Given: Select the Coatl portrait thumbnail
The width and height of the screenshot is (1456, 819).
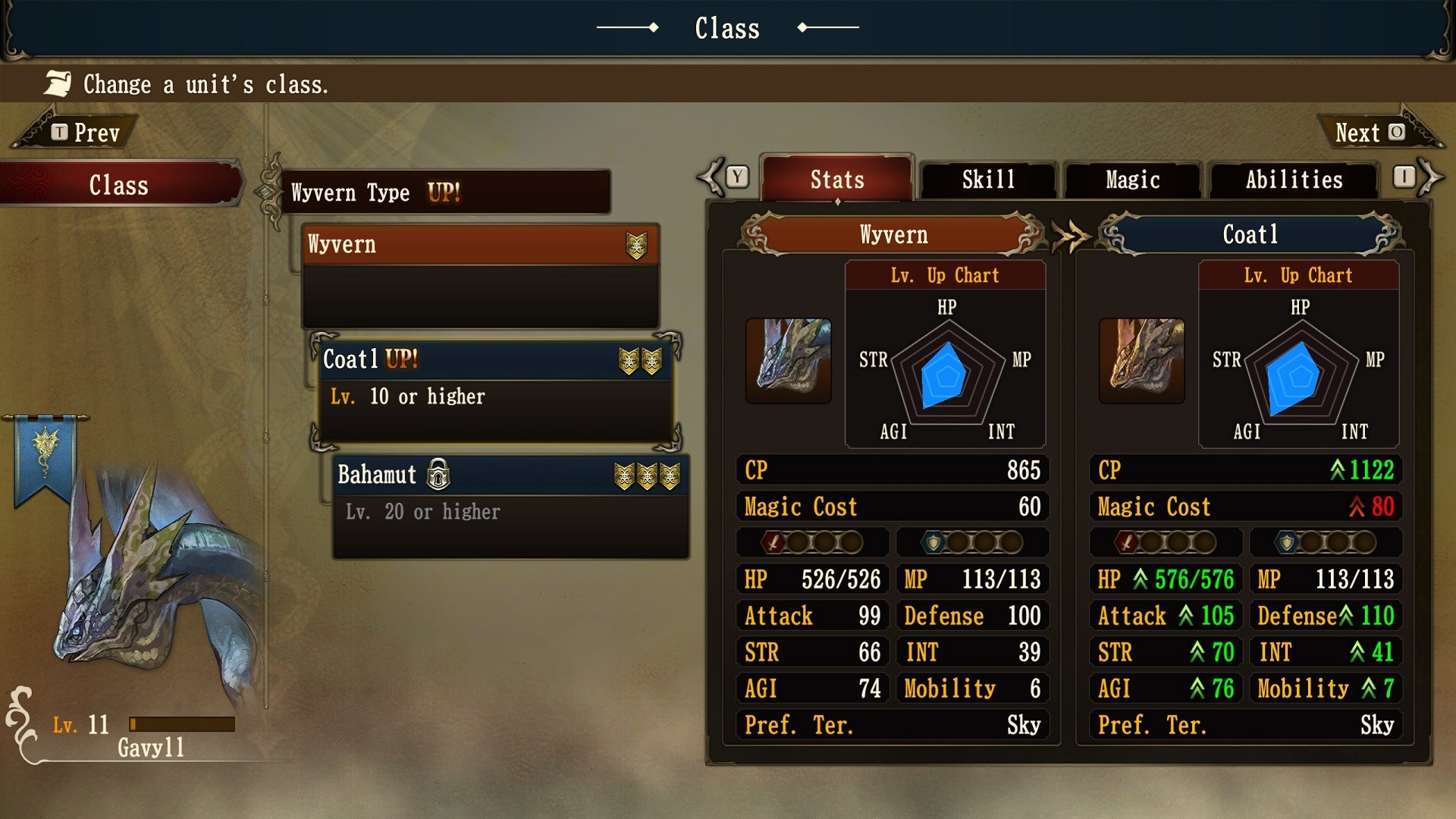Looking at the screenshot, I should click(1141, 360).
